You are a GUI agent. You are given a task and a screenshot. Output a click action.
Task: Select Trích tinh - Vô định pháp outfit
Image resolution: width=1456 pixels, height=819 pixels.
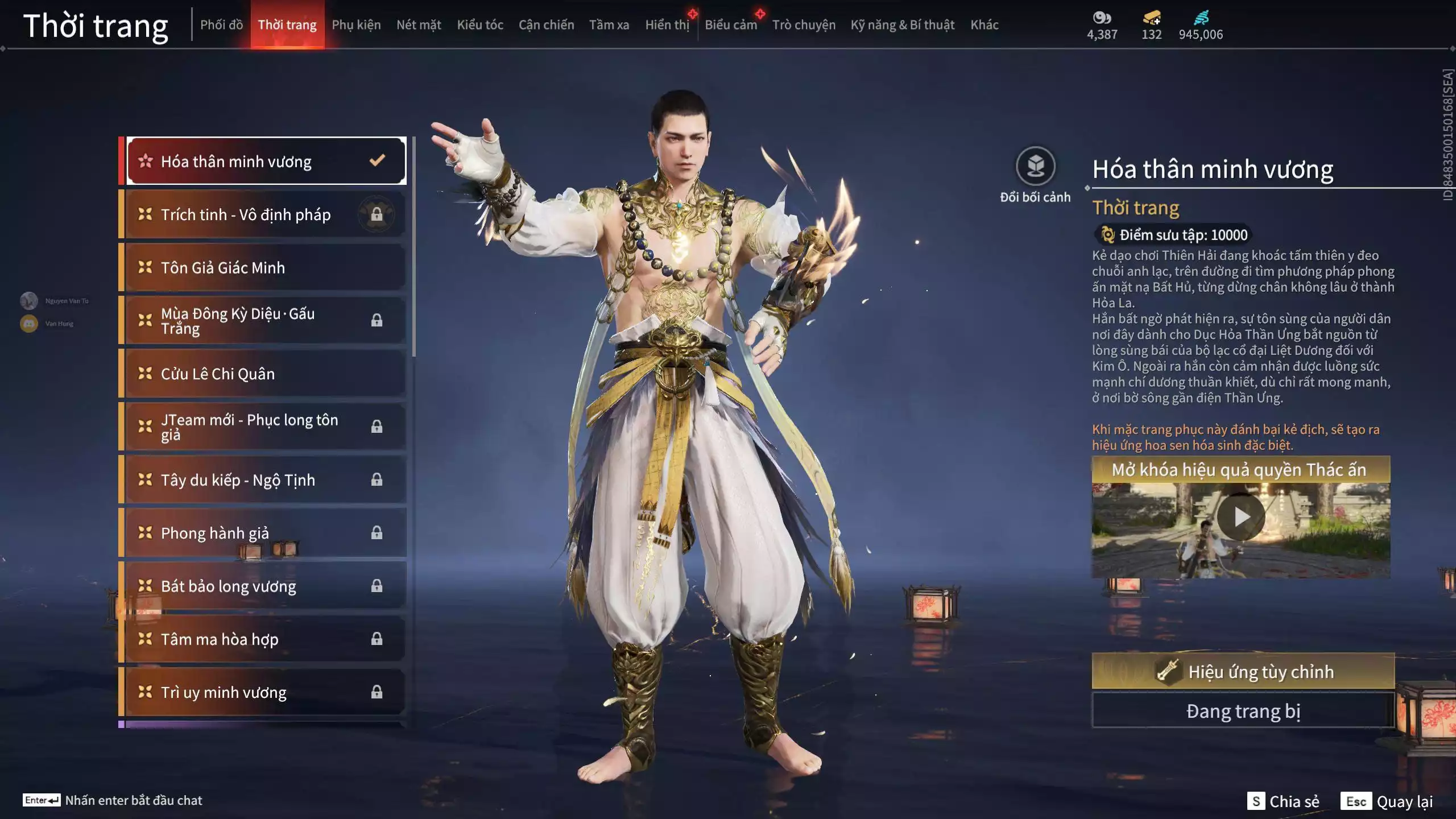click(x=265, y=214)
